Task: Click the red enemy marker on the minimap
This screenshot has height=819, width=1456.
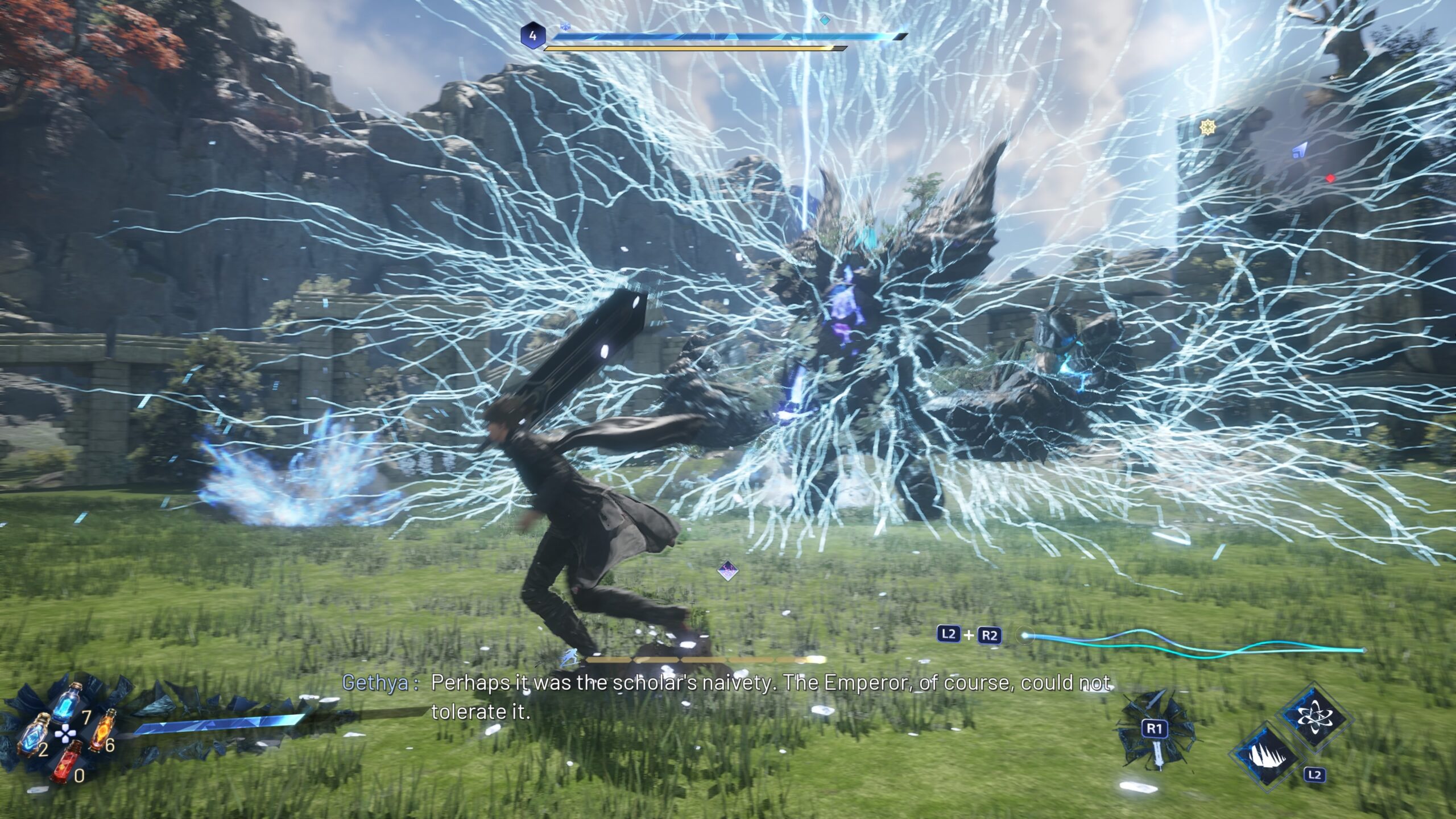Action: (1330, 179)
